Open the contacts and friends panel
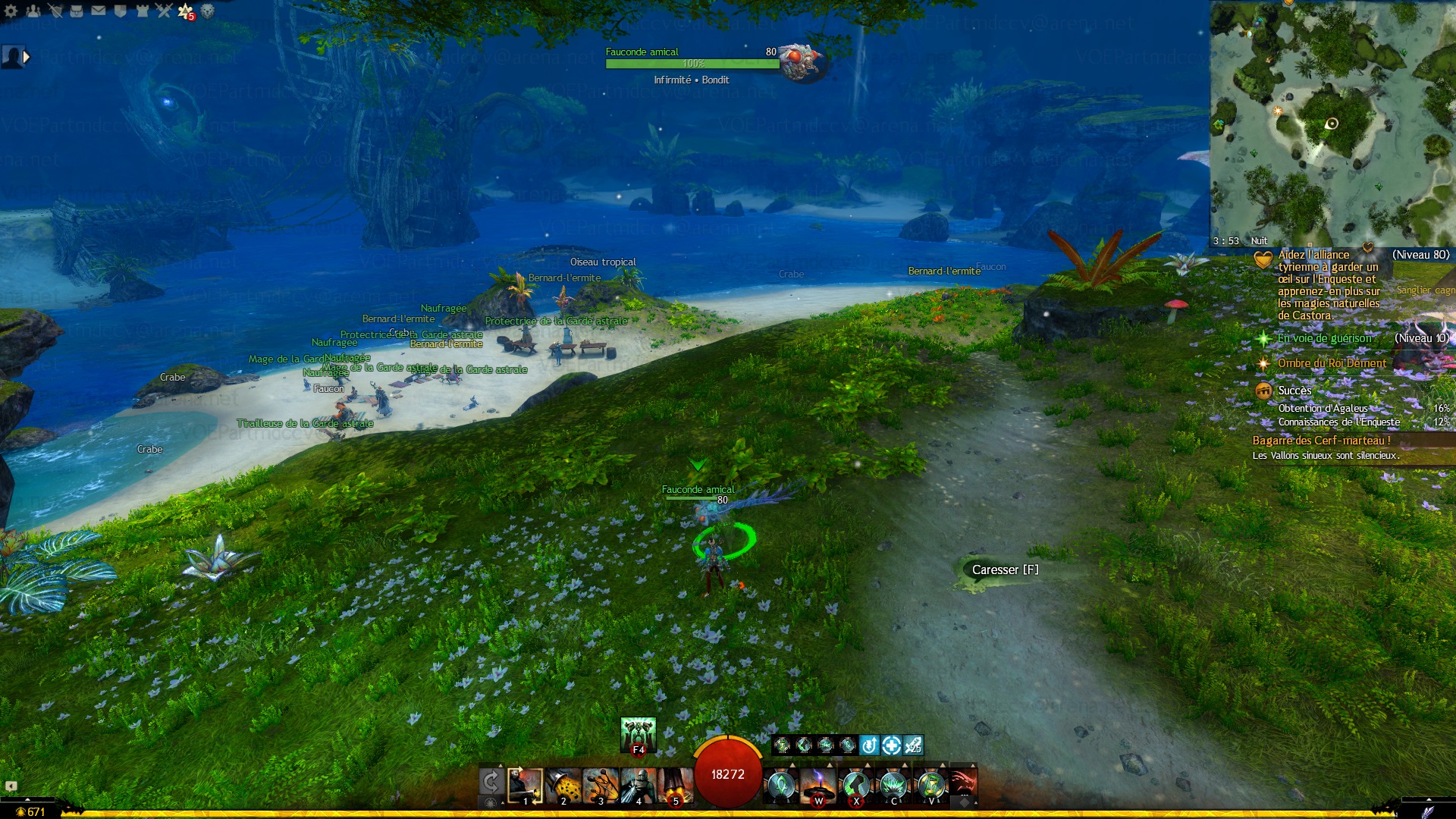The height and width of the screenshot is (819, 1456). point(33,11)
